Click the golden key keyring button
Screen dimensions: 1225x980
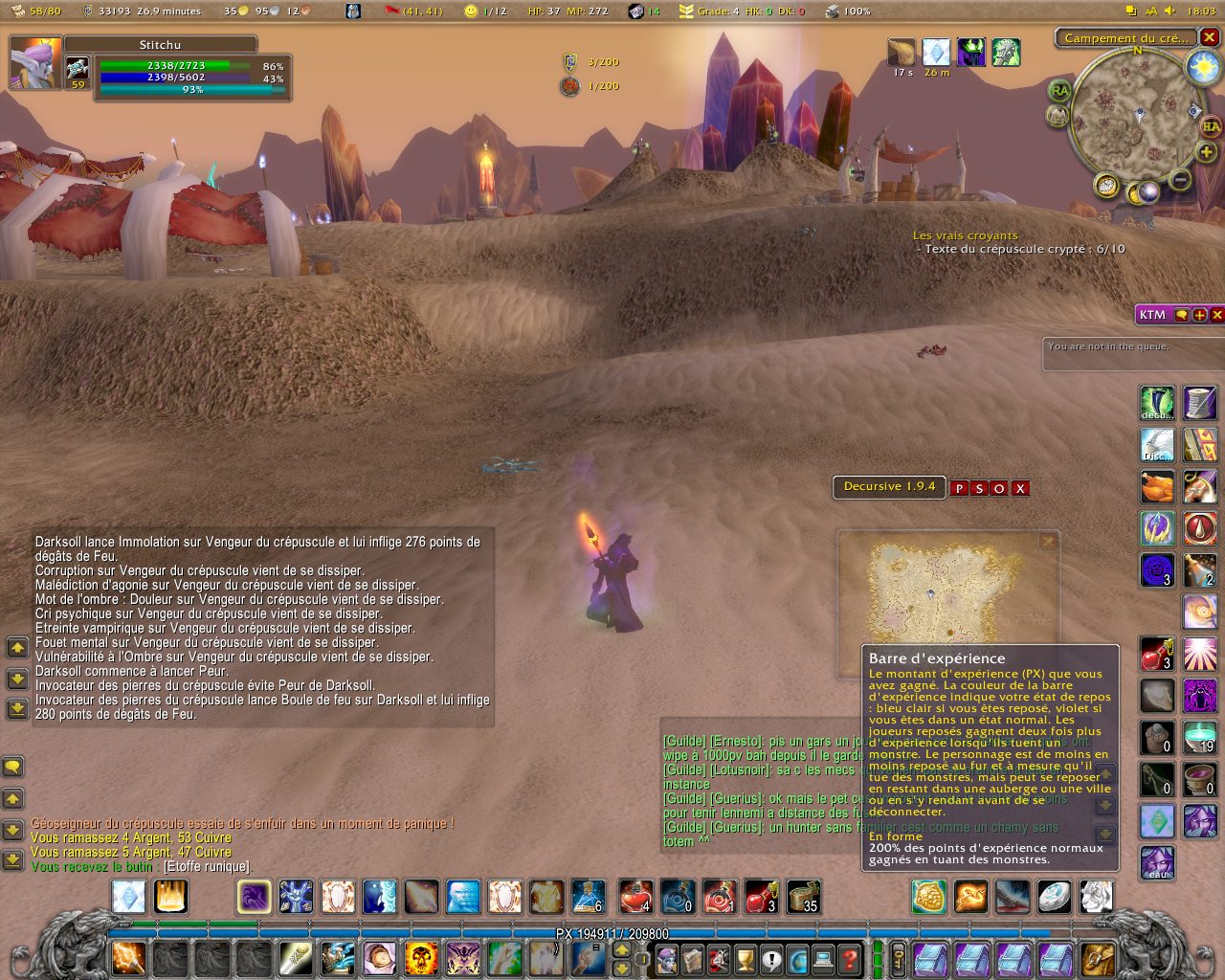coord(900,958)
